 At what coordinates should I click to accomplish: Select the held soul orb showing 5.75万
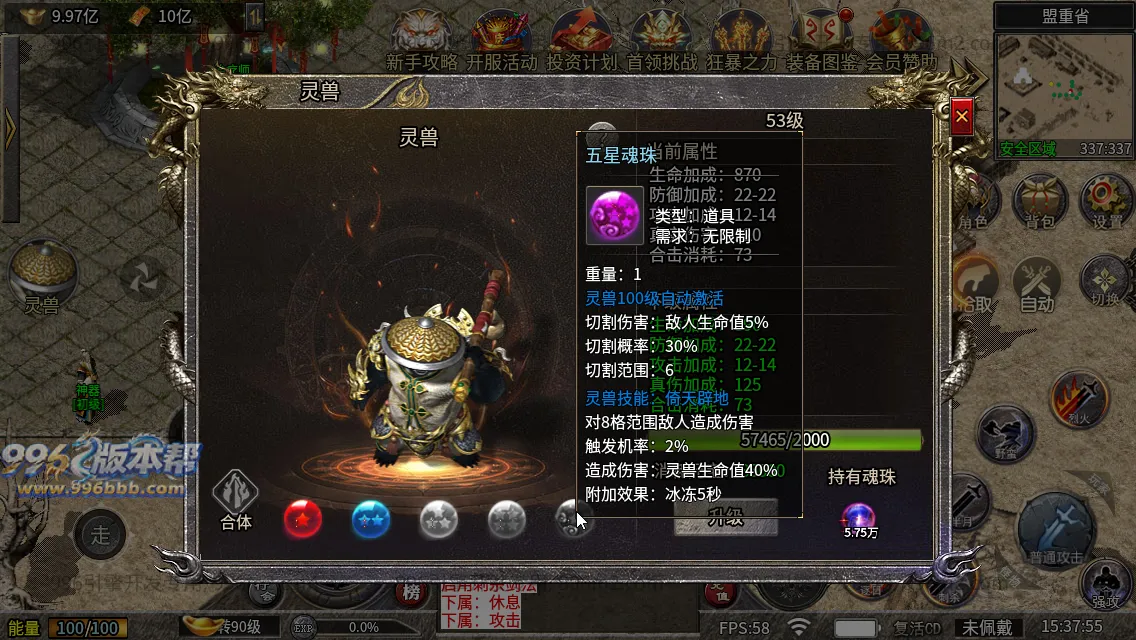pyautogui.click(x=859, y=517)
